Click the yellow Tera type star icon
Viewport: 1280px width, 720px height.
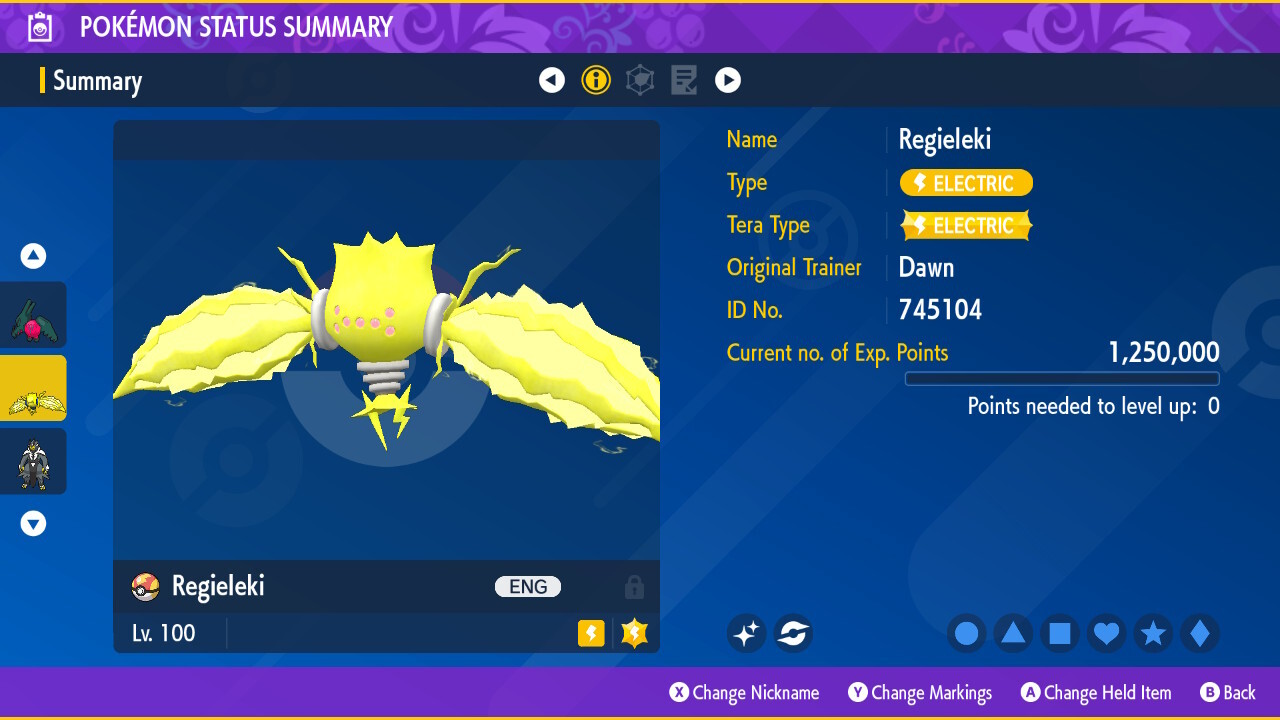click(635, 633)
